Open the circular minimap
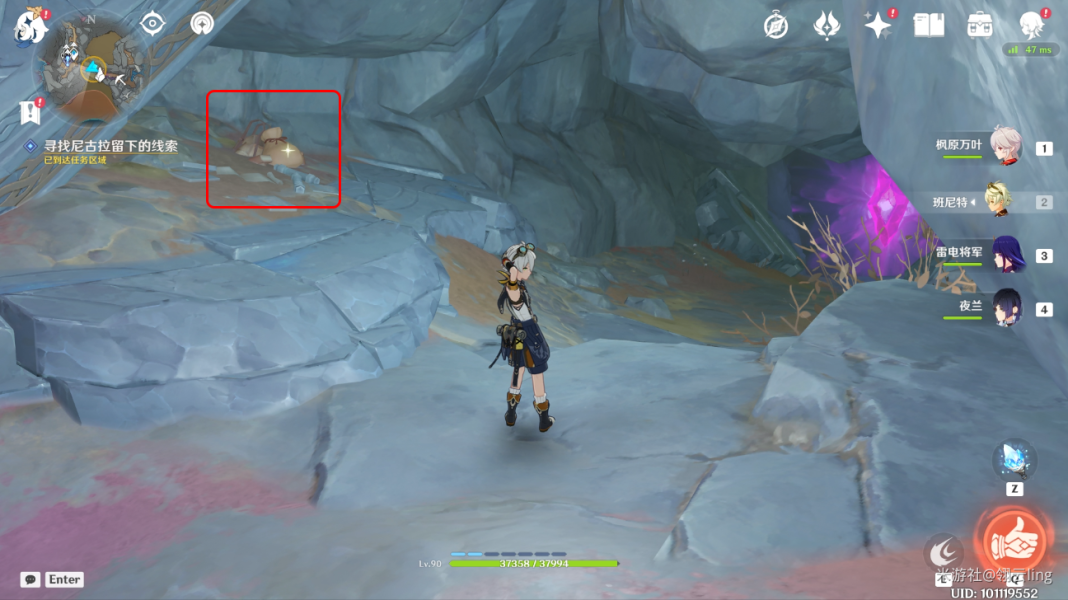This screenshot has width=1068, height=600. pyautogui.click(x=92, y=68)
